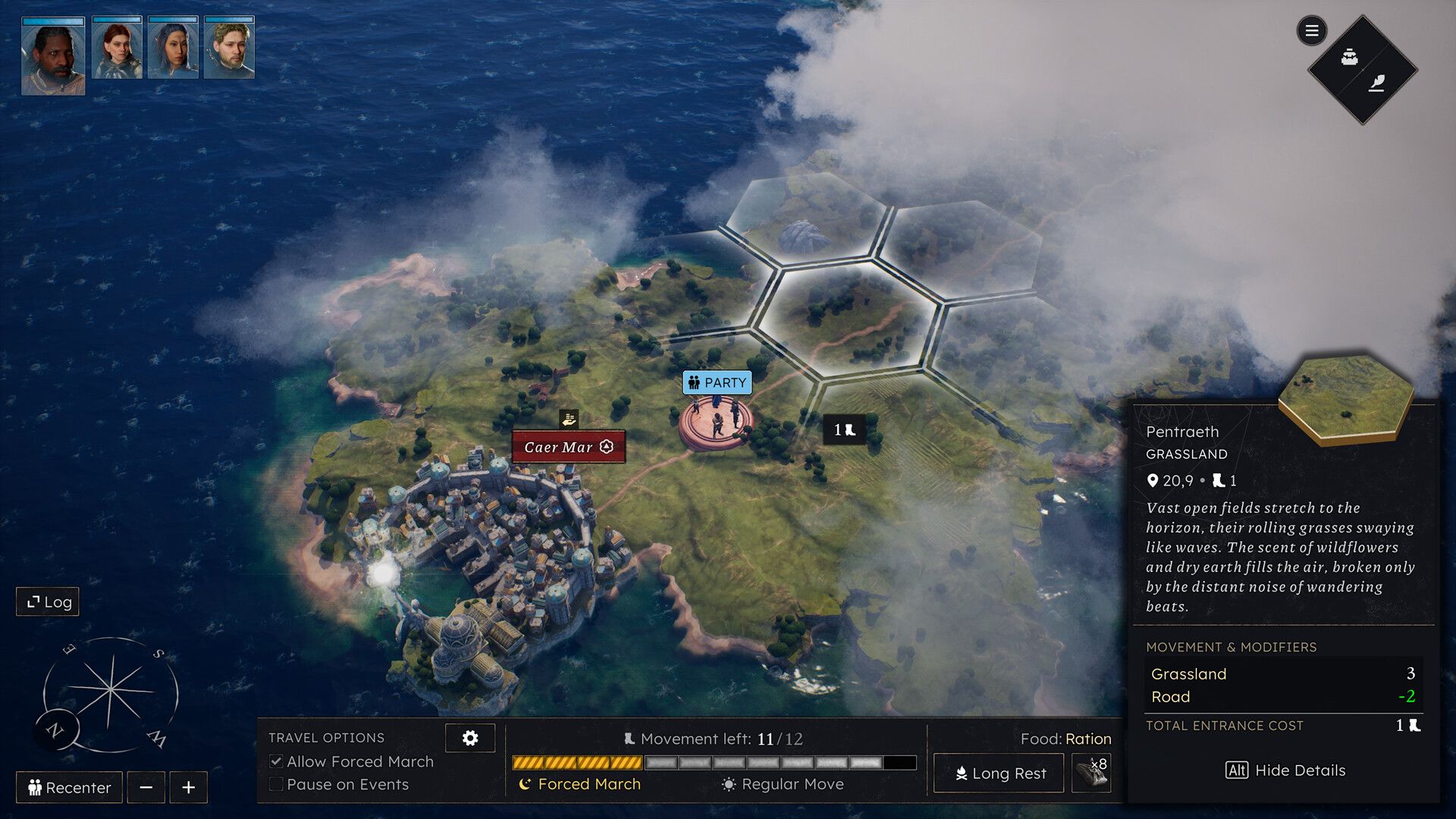
Task: Open the hamburger menu at top right
Action: (x=1311, y=31)
